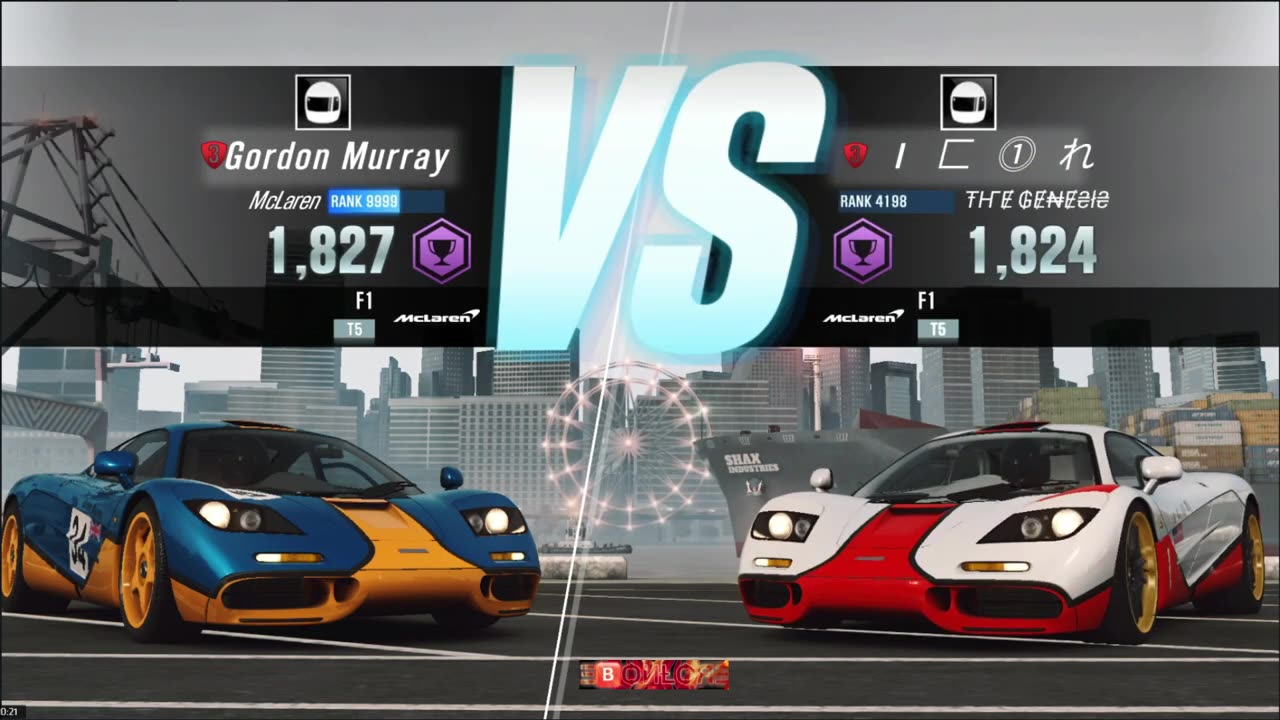Click Gordon Murray's helmet avatar icon
Image resolution: width=1280 pixels, height=720 pixels.
322,101
